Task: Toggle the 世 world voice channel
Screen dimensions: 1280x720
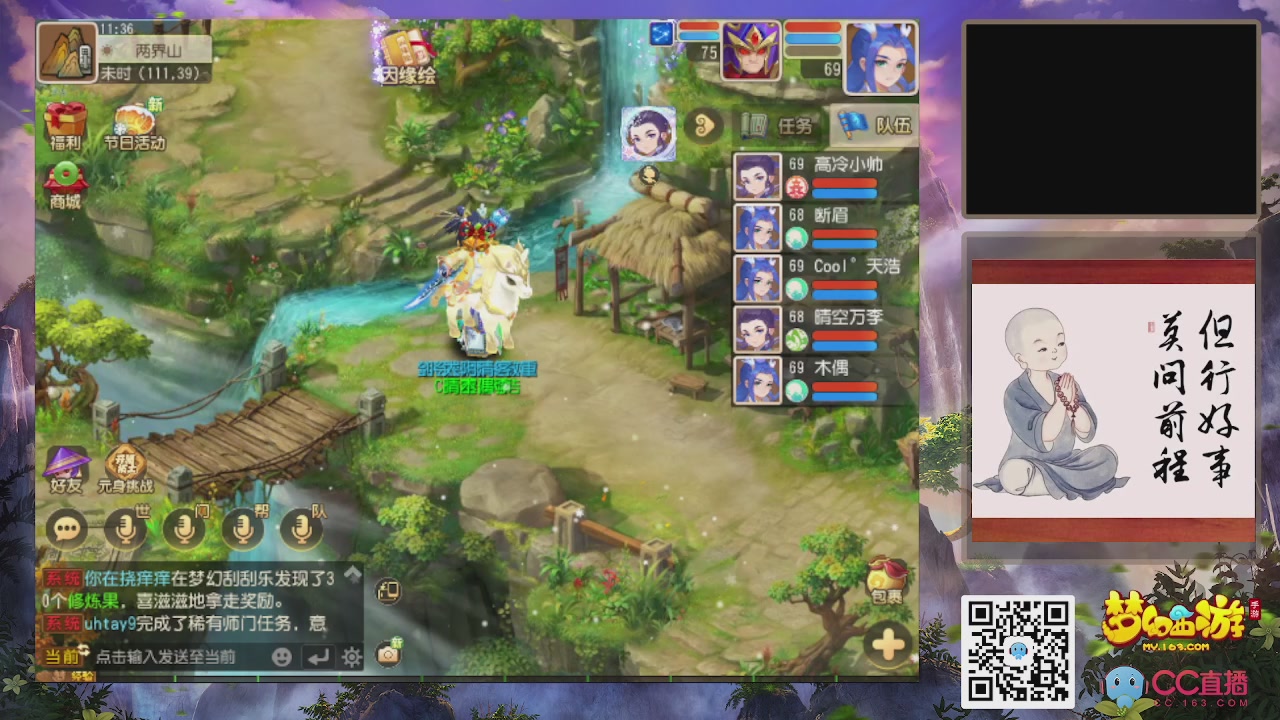Action: pos(124,530)
